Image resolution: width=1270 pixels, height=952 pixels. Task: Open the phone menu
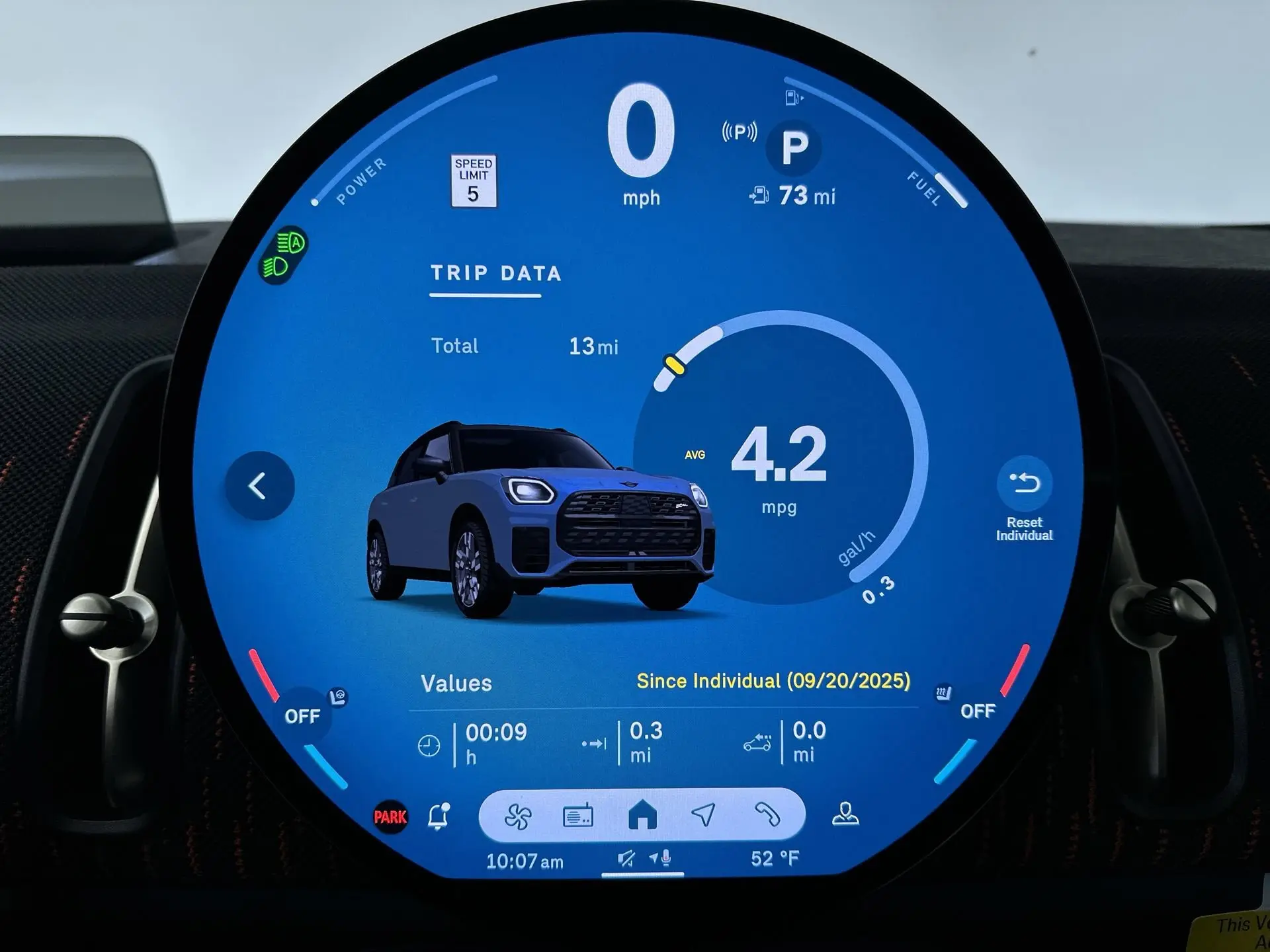tap(767, 815)
